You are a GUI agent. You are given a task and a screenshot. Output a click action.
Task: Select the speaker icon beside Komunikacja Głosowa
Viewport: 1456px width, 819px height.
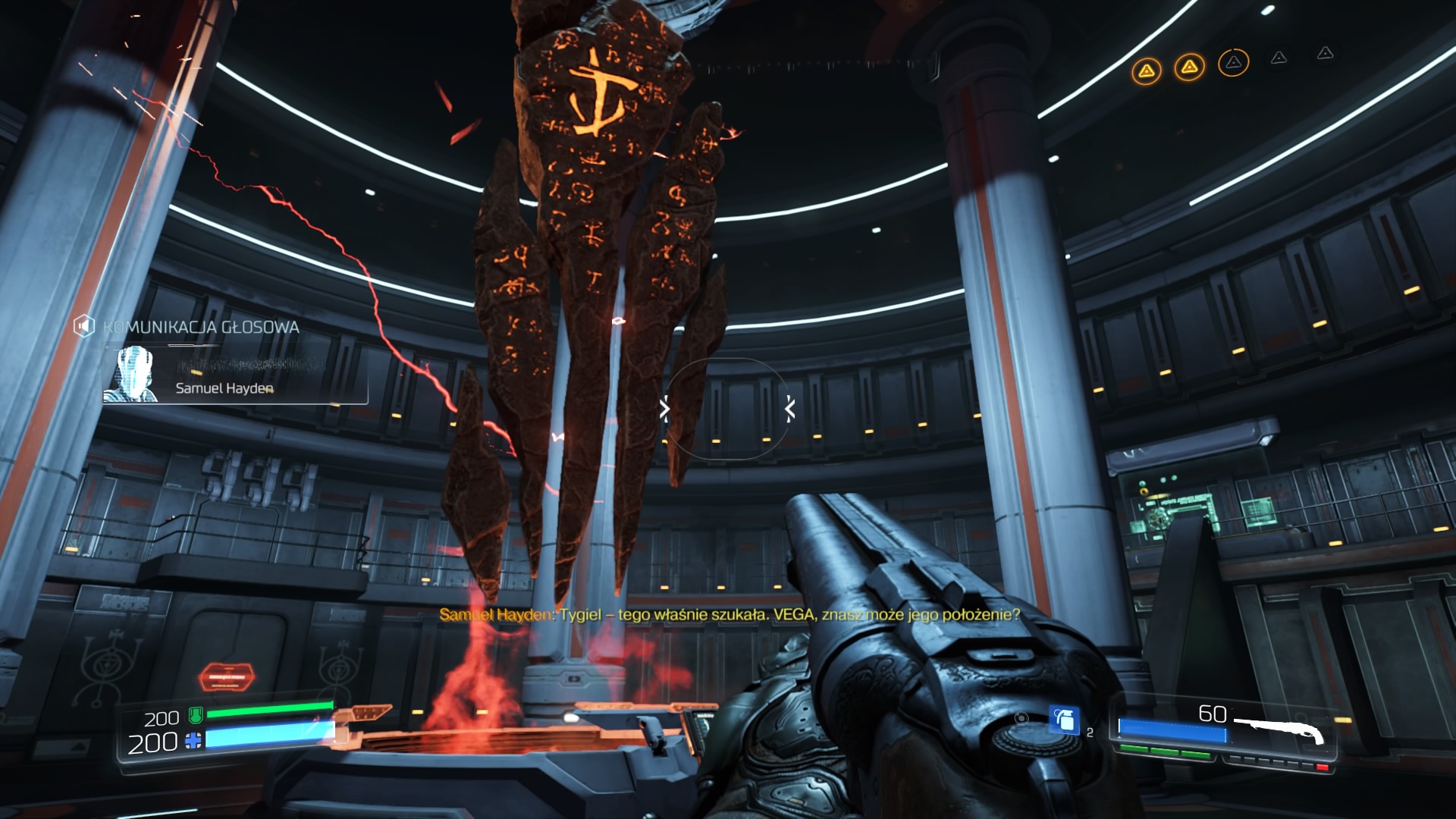click(83, 327)
